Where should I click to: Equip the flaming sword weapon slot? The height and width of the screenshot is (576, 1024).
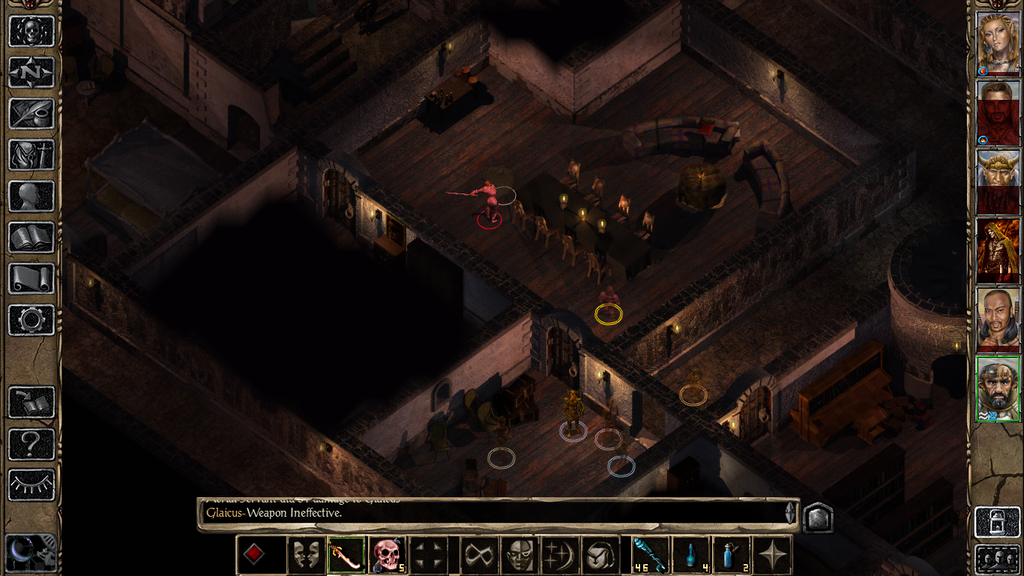point(345,555)
